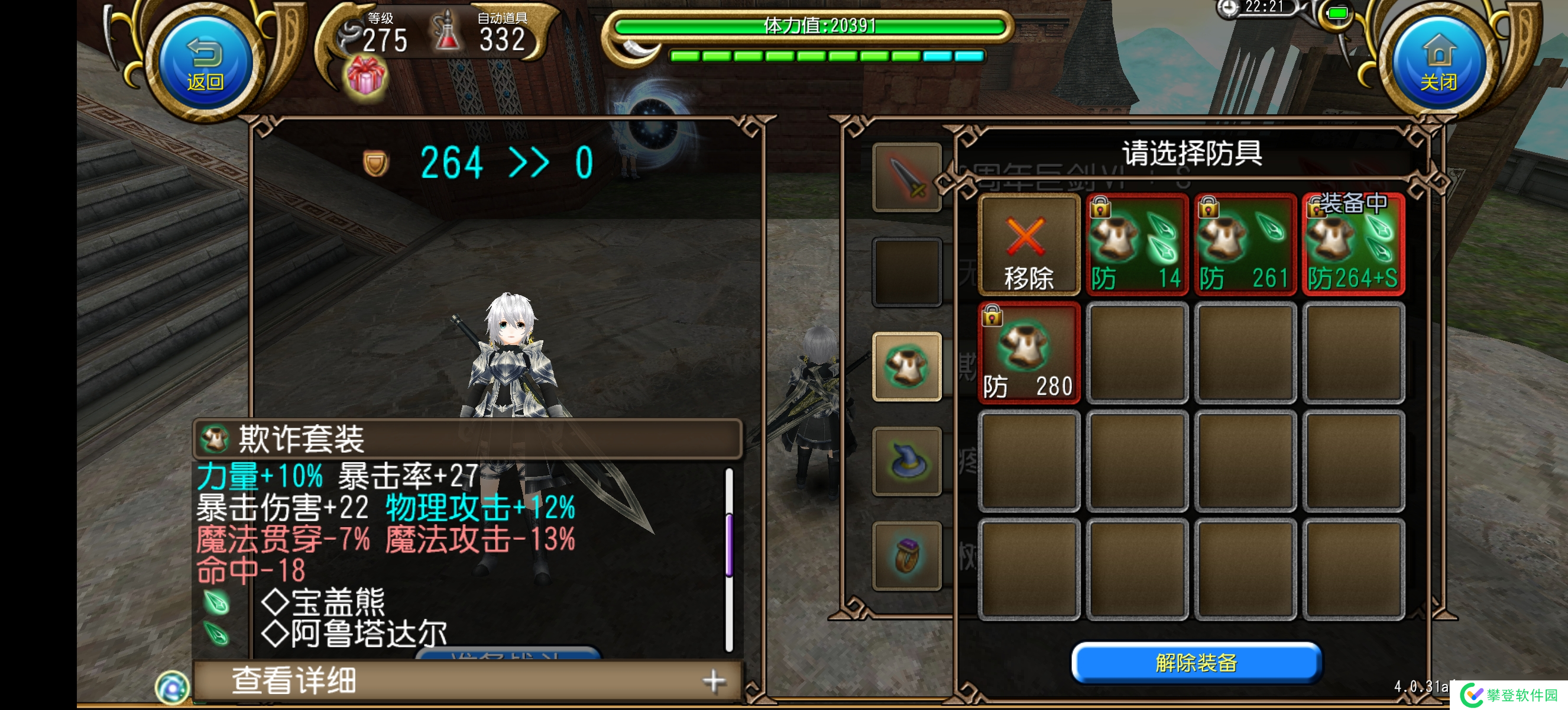The image size is (1568, 710).
Task: Open the ring accessory slot
Action: (906, 556)
